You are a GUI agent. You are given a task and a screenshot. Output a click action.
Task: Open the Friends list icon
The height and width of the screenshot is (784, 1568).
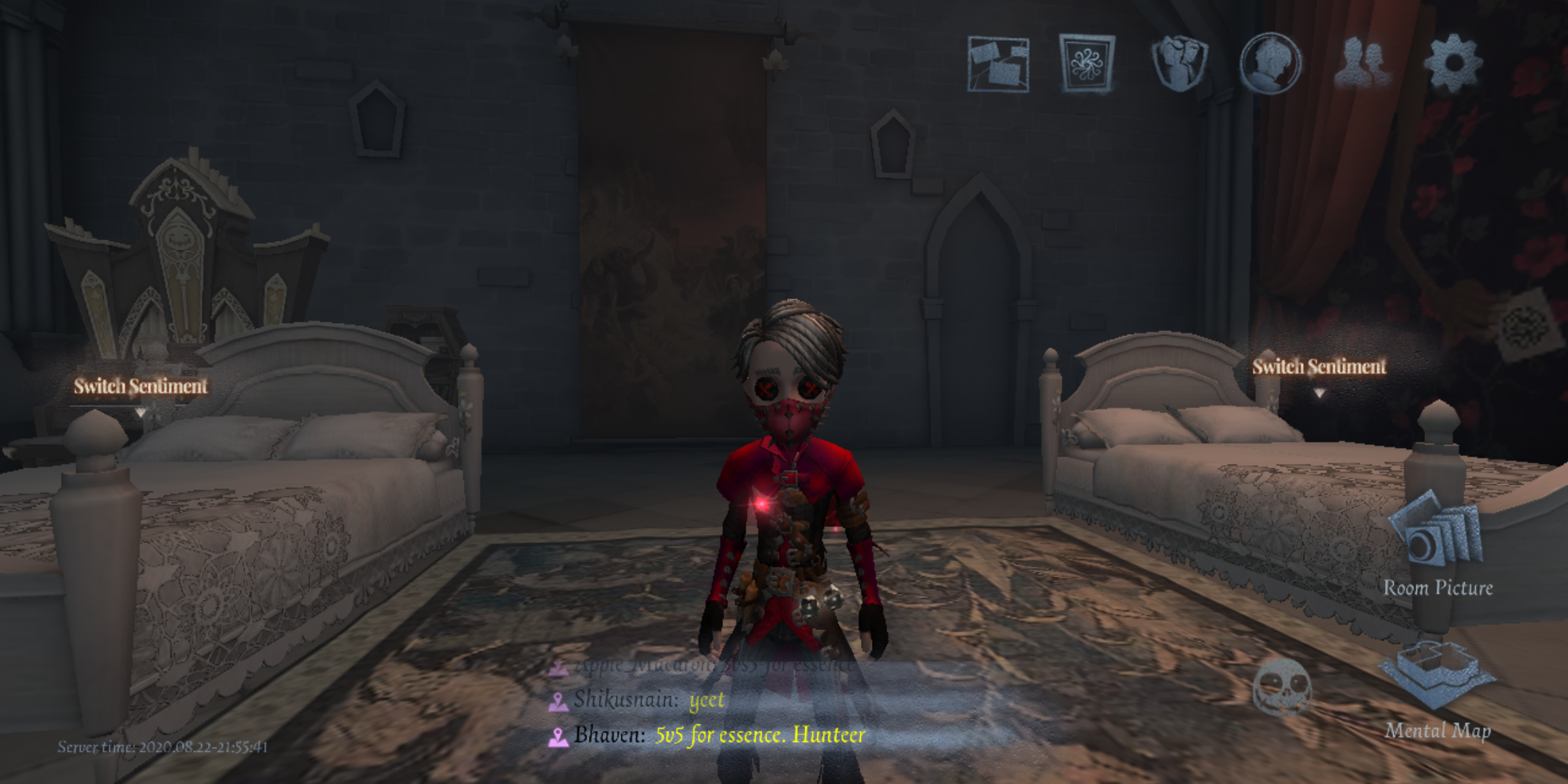tap(1364, 64)
